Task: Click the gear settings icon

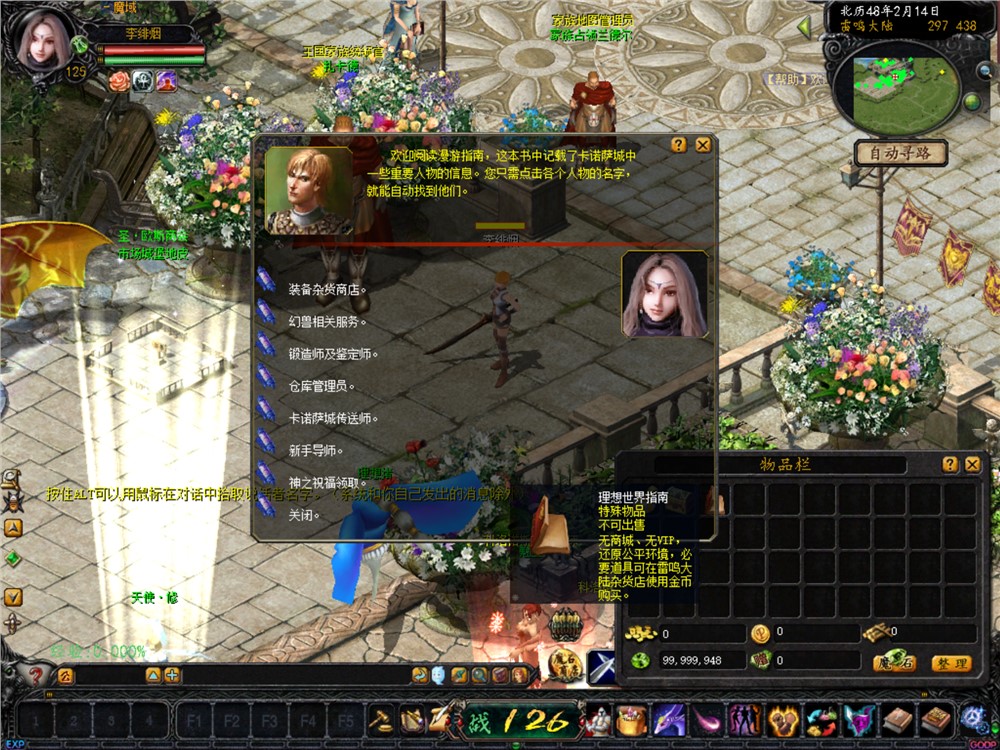Action: pos(973,718)
